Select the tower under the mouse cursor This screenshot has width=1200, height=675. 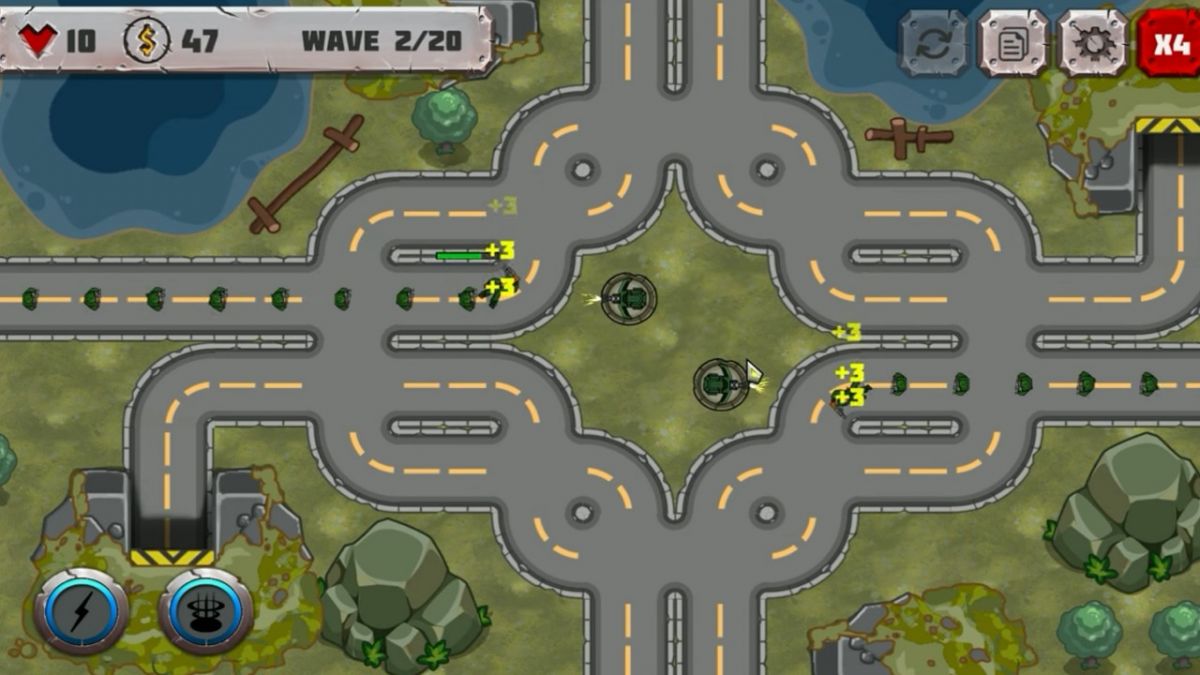[x=721, y=384]
